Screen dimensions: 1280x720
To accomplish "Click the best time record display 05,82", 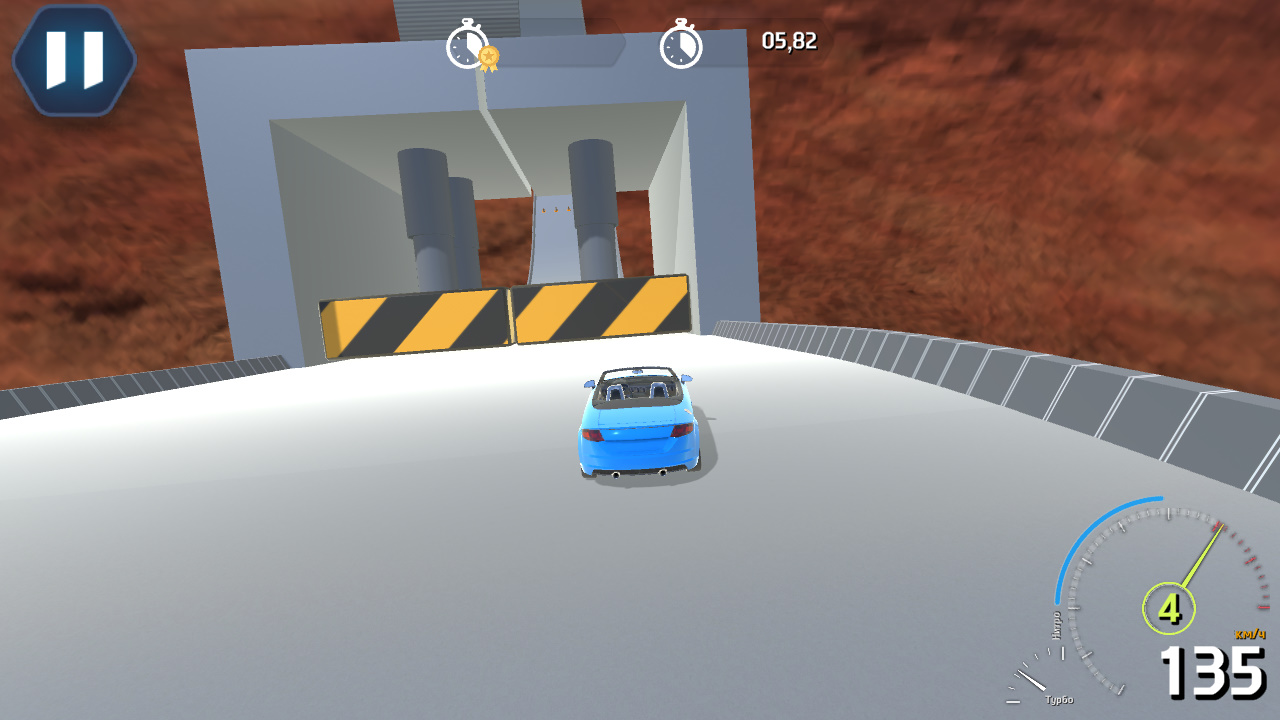I will [788, 41].
